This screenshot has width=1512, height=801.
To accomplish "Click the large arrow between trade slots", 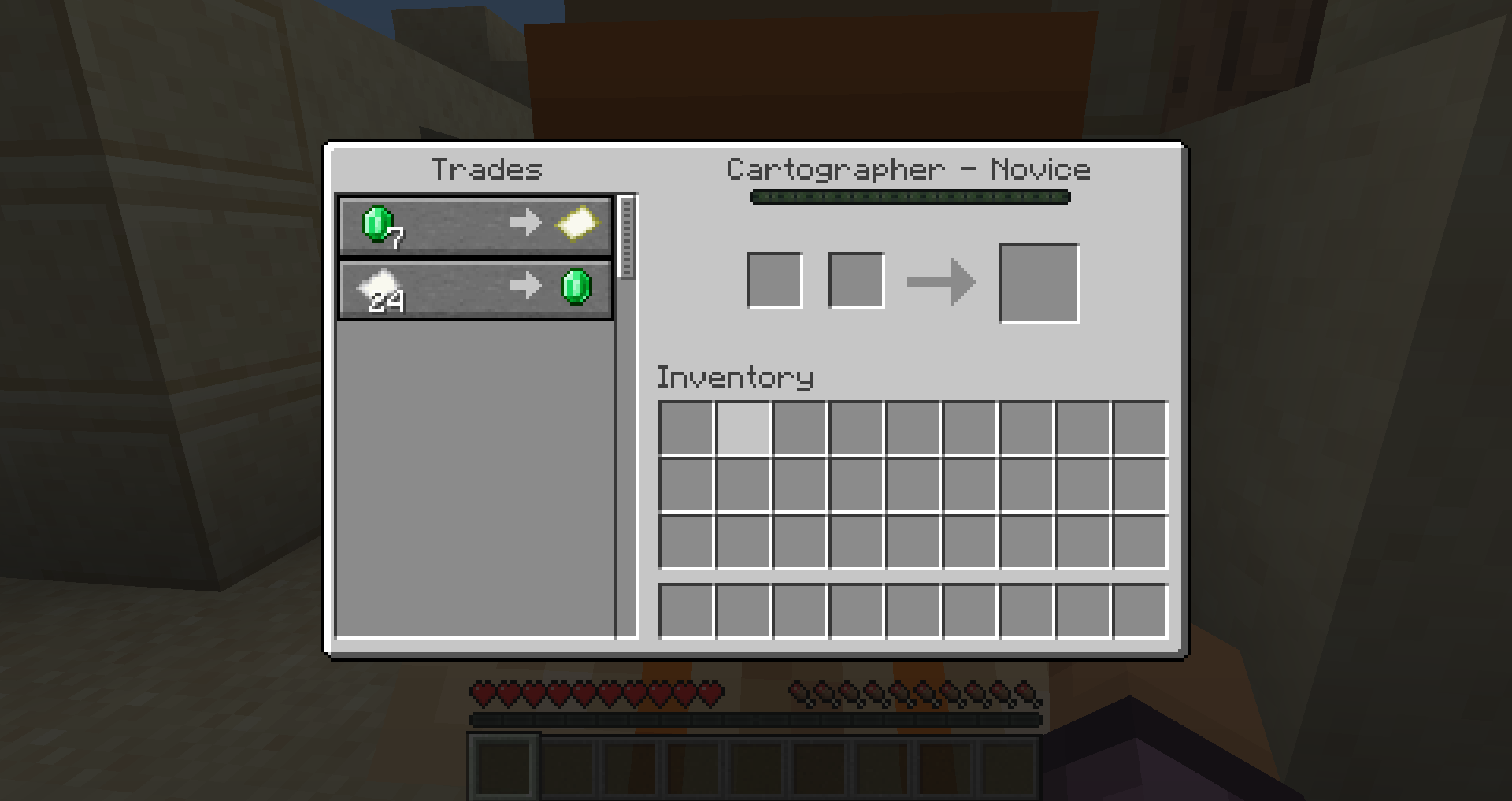I will 942,281.
